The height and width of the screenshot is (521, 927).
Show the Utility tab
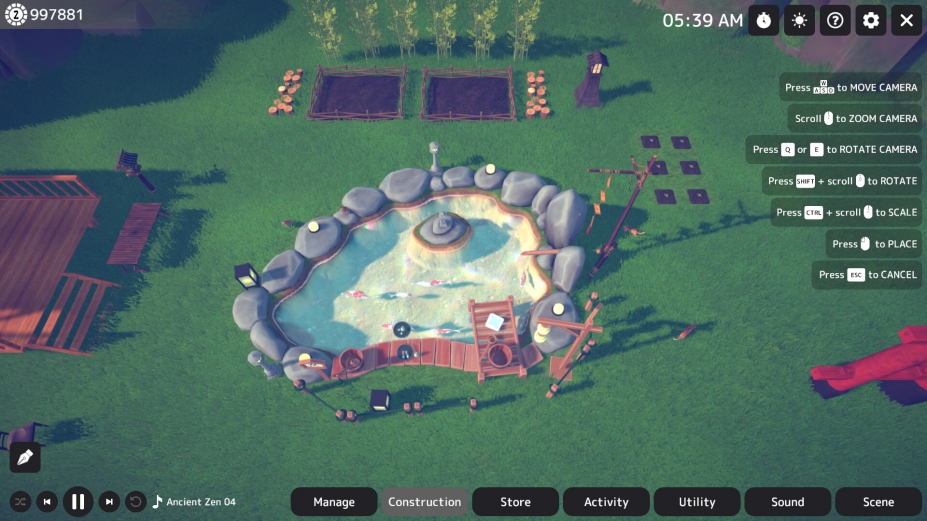[697, 502]
